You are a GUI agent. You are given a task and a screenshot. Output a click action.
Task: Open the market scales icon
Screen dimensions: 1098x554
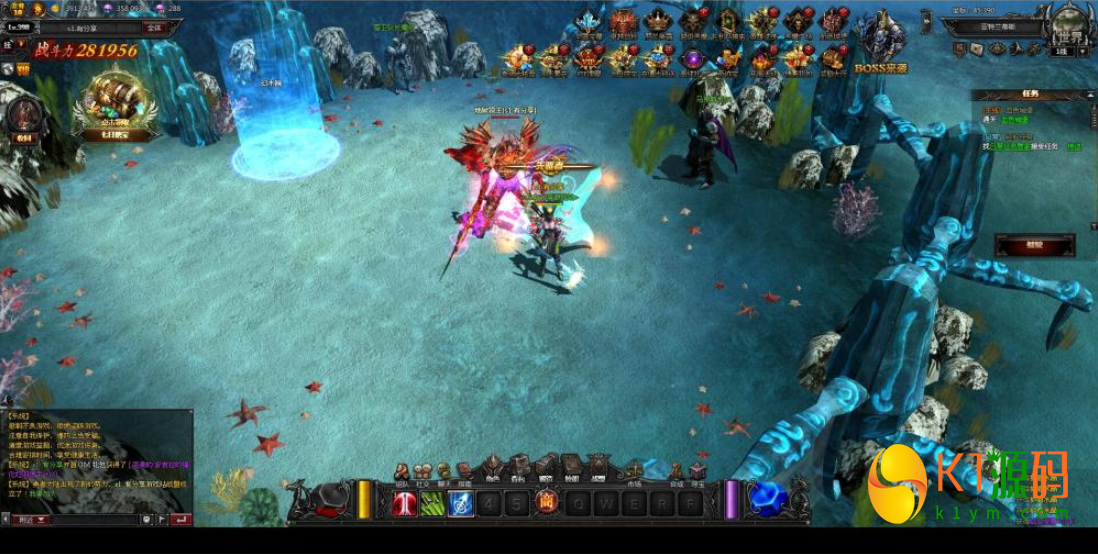coord(633,470)
